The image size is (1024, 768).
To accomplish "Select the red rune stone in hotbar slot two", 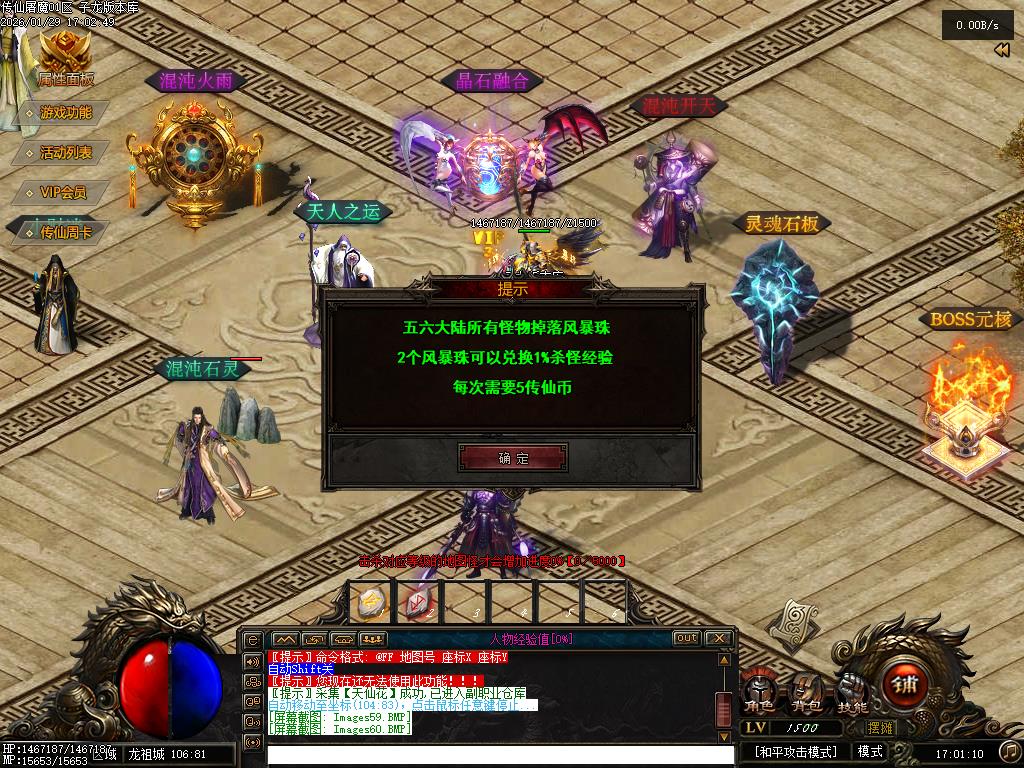I will point(416,603).
